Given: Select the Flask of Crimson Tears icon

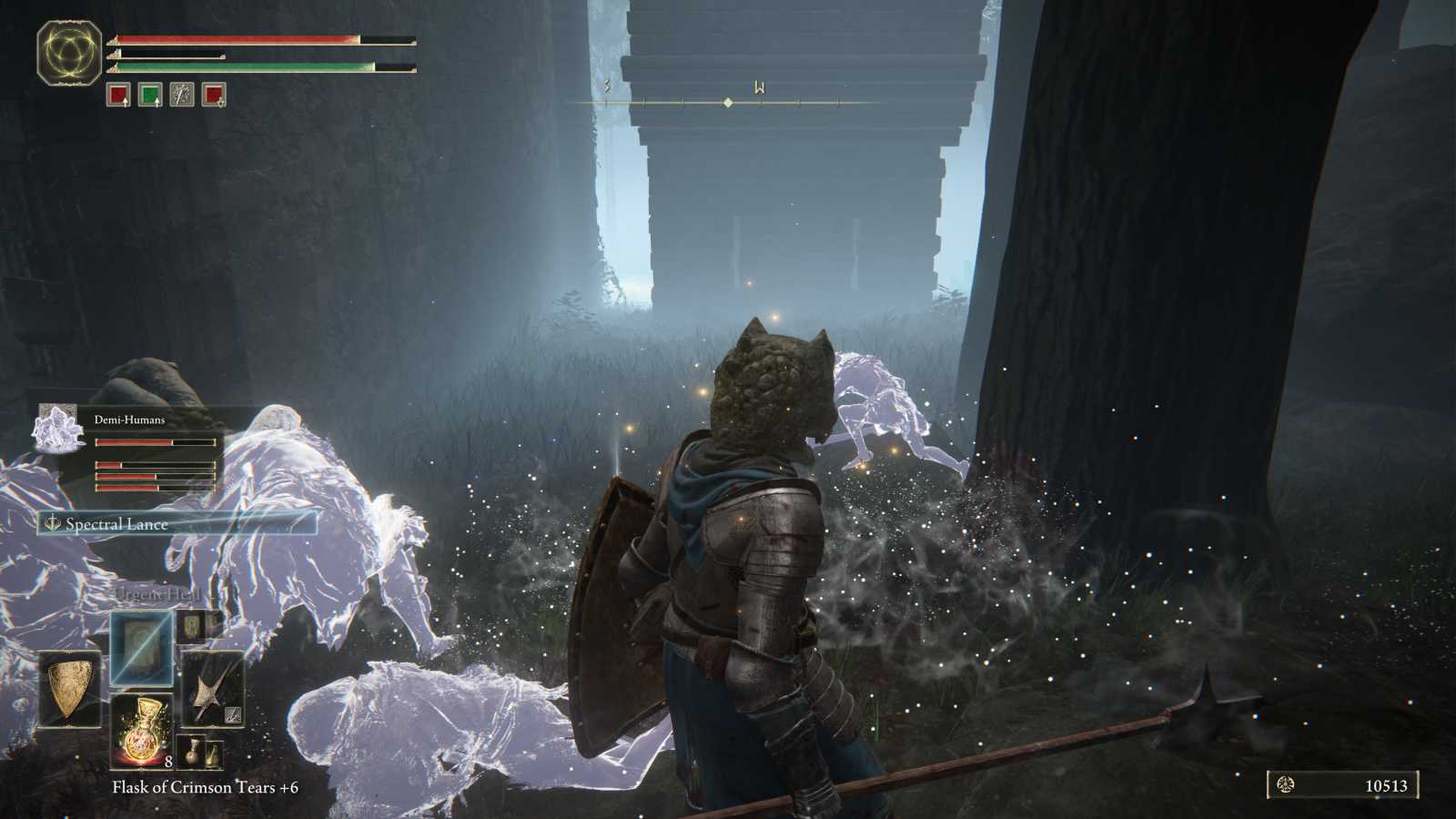Looking at the screenshot, I should point(144,731).
